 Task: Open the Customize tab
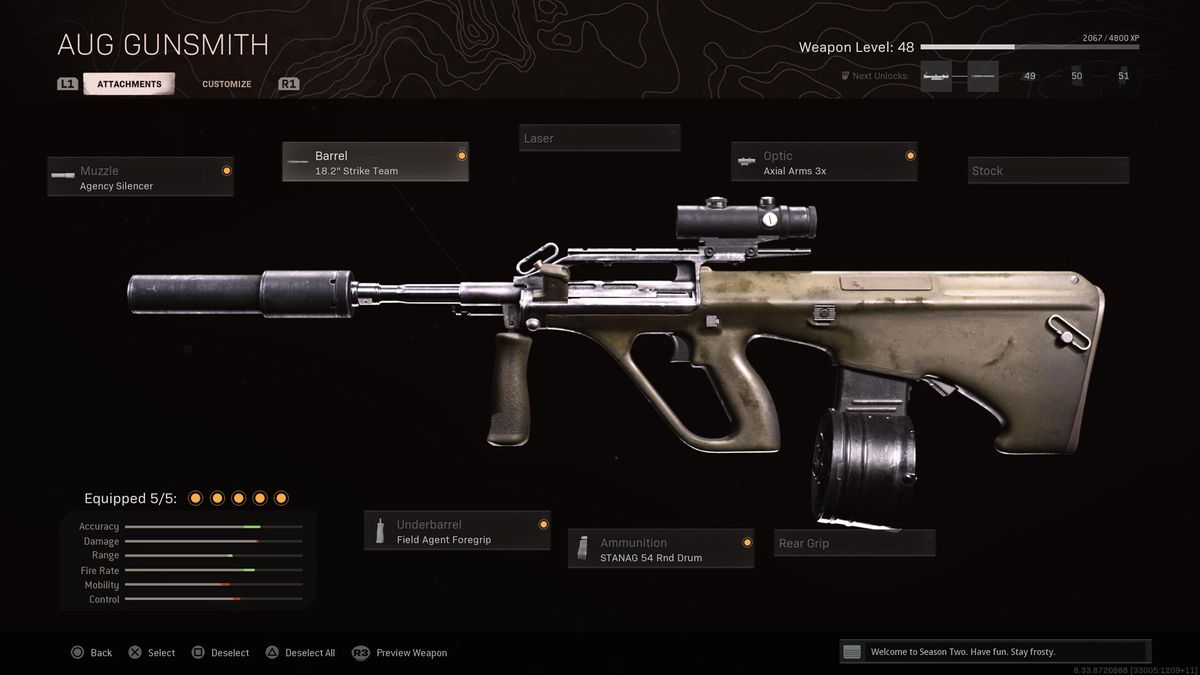(226, 84)
